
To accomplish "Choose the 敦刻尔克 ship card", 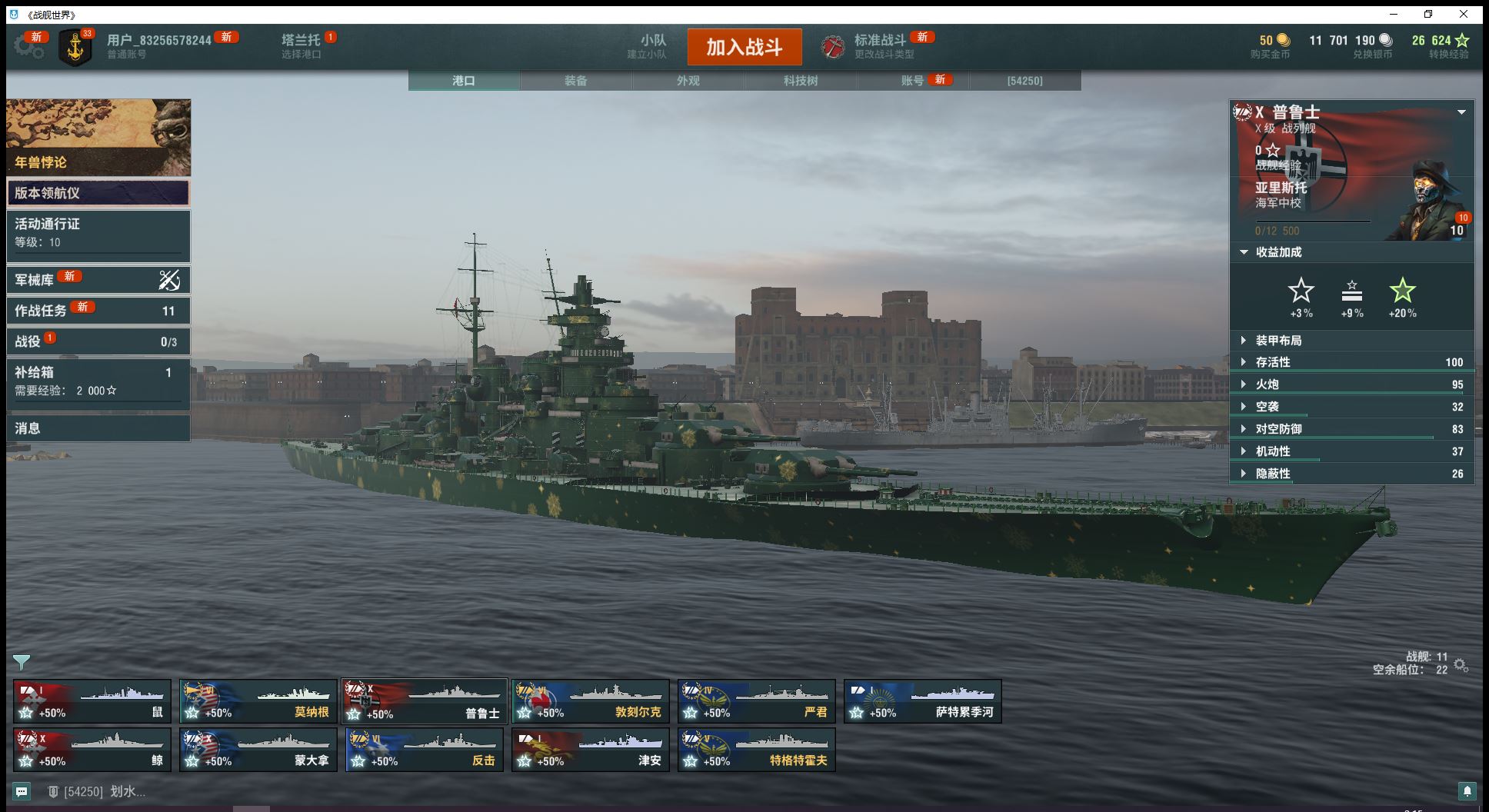I will point(591,701).
